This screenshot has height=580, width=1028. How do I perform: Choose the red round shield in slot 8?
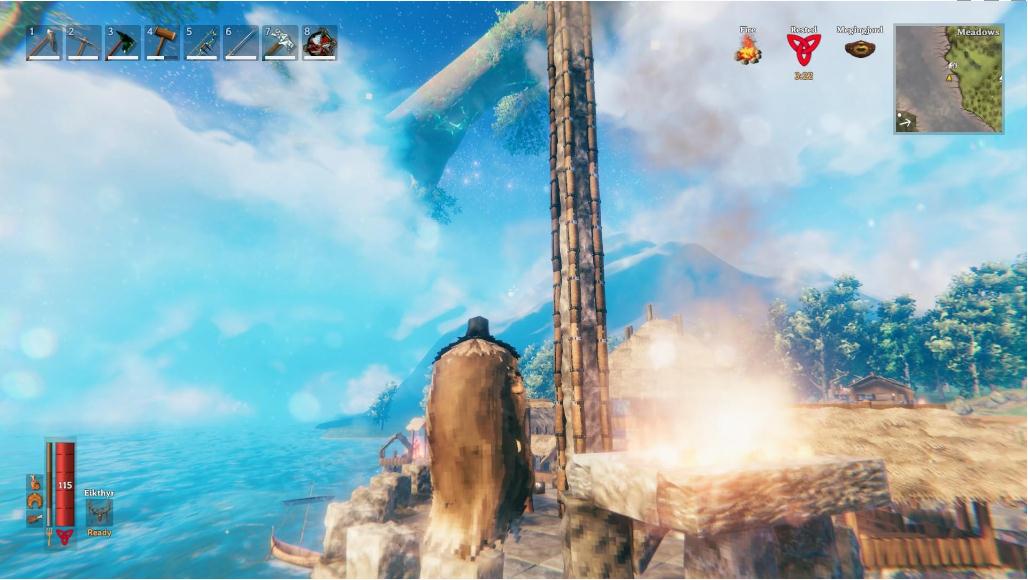coord(319,43)
